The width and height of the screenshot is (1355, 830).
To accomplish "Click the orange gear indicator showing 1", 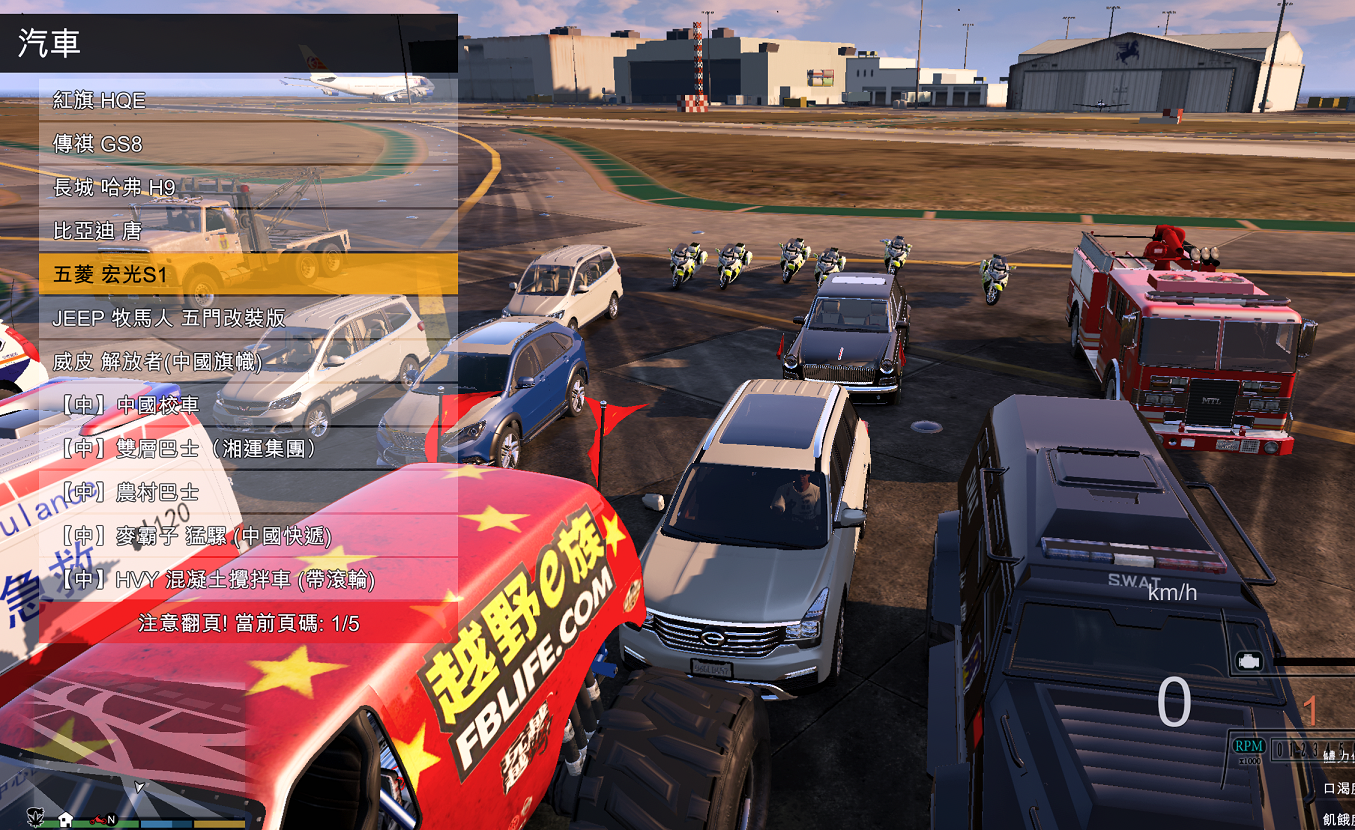I will click(1308, 711).
